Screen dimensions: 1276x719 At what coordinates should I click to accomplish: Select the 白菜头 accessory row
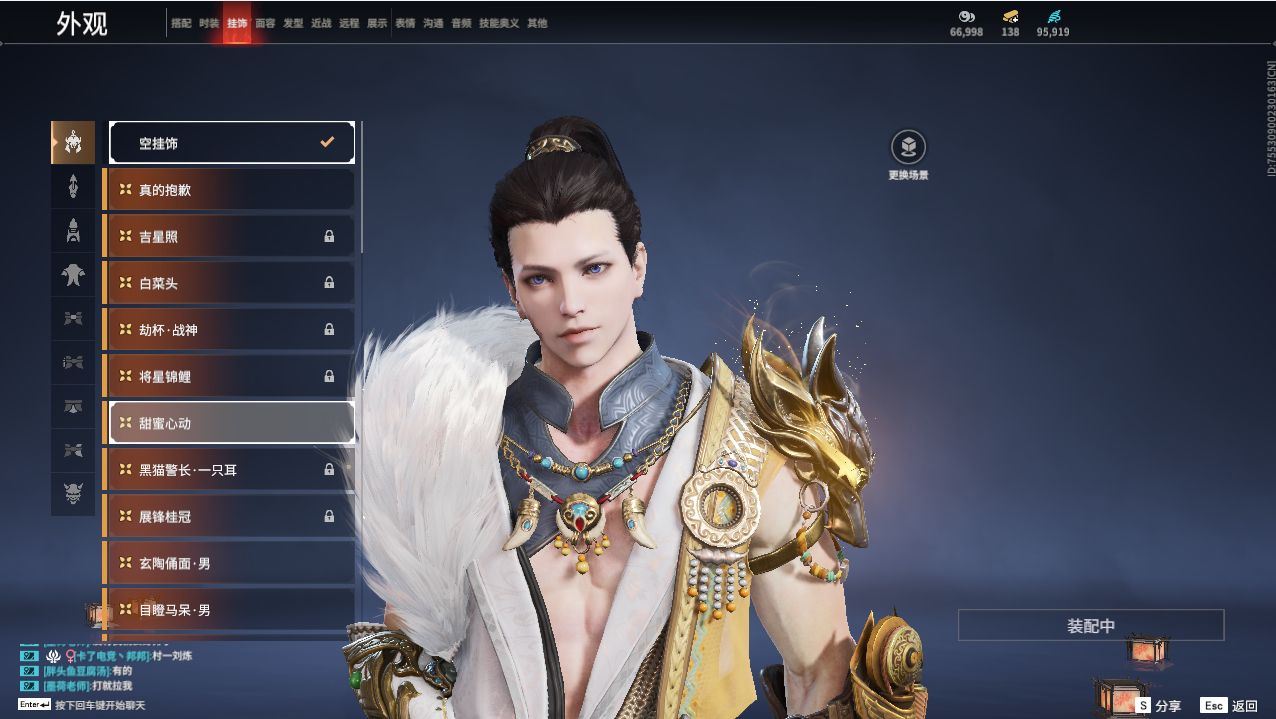coord(232,283)
